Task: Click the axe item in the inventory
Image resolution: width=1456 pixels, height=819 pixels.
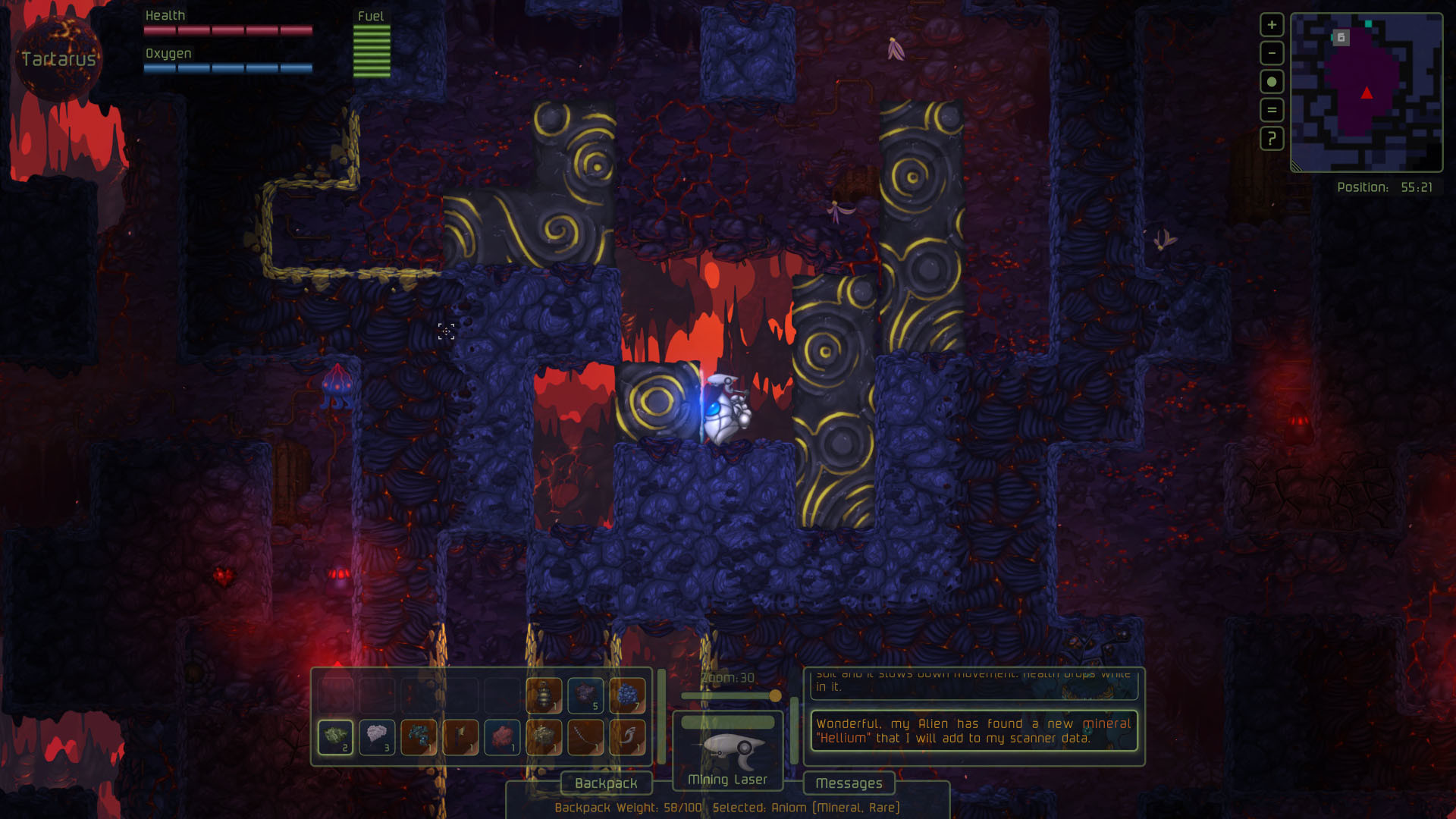Action: pyautogui.click(x=461, y=736)
